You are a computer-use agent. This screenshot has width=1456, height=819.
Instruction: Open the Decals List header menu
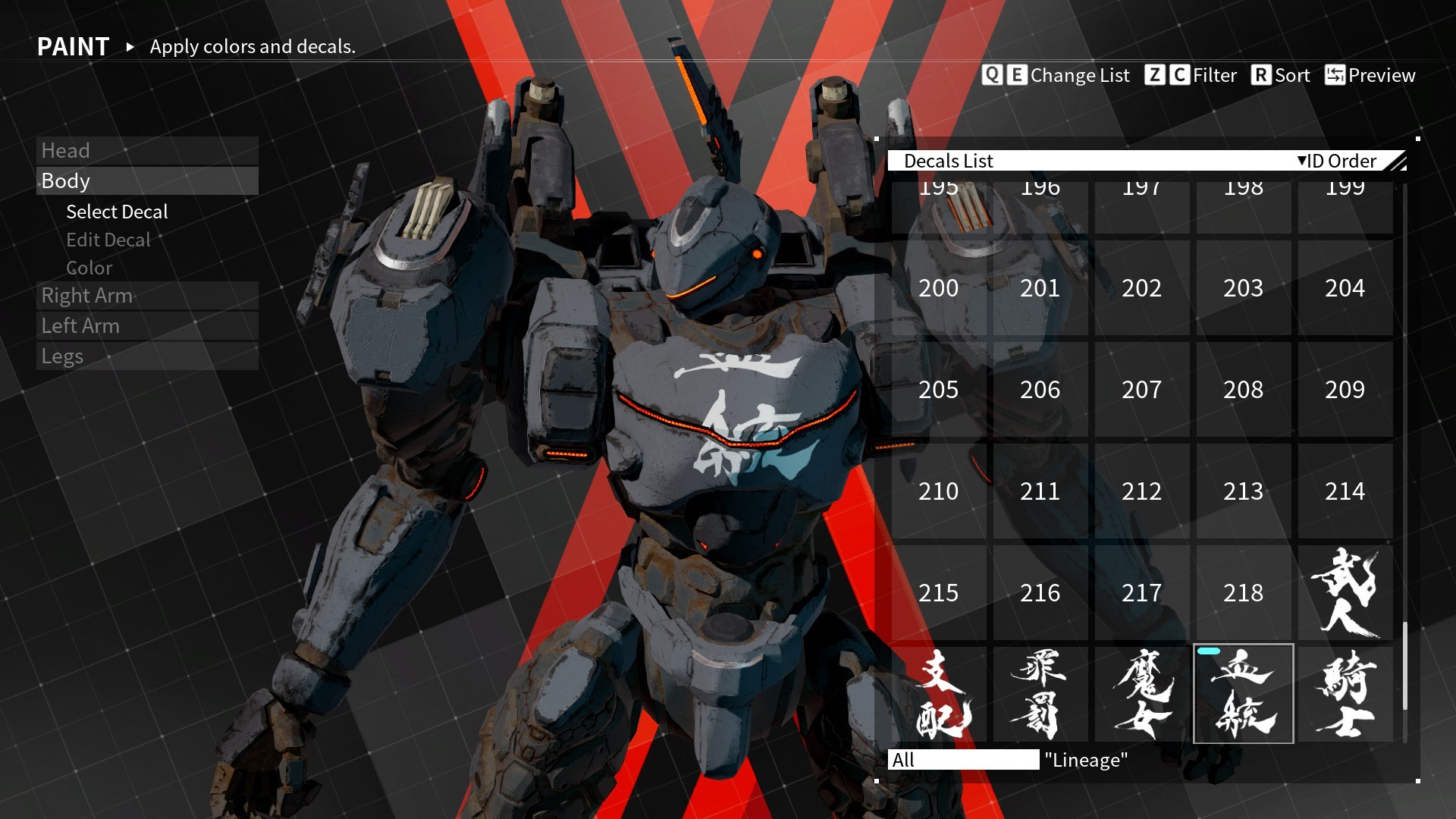(x=950, y=161)
